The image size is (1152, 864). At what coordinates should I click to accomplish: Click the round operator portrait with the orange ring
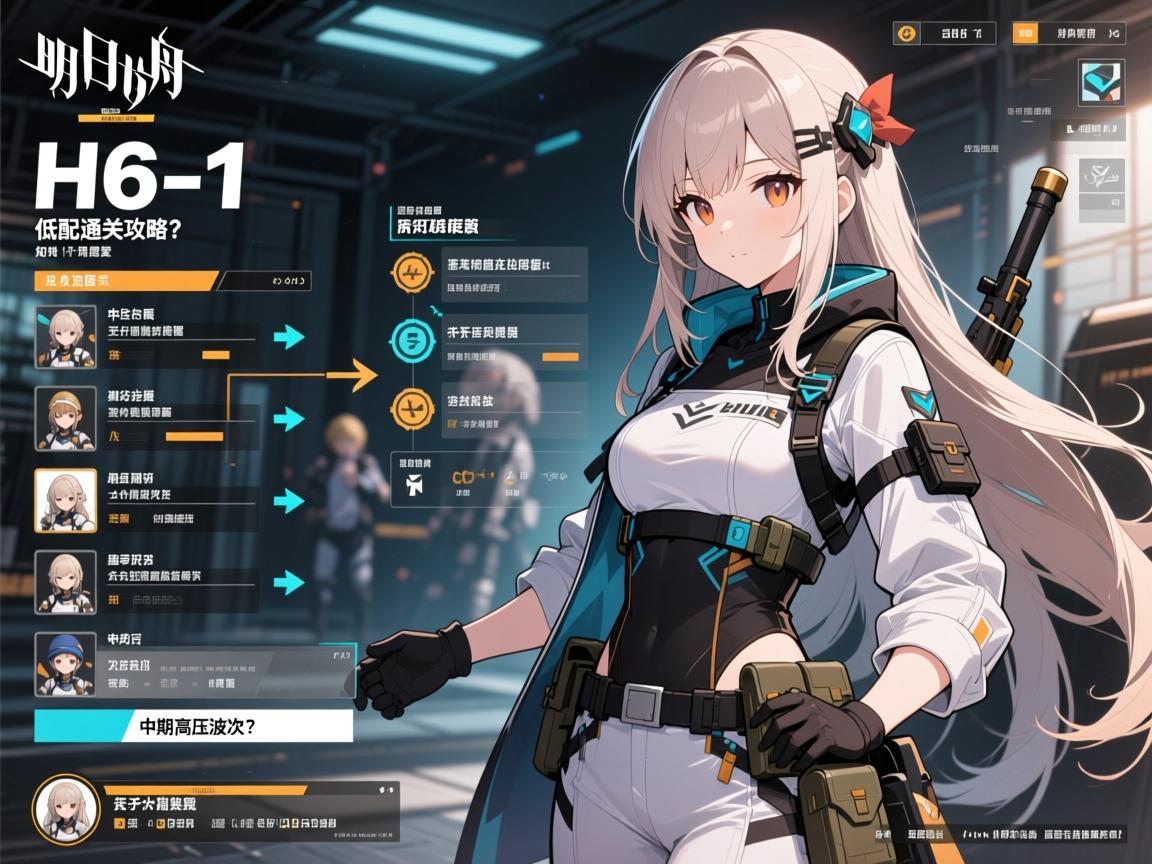coord(66,808)
